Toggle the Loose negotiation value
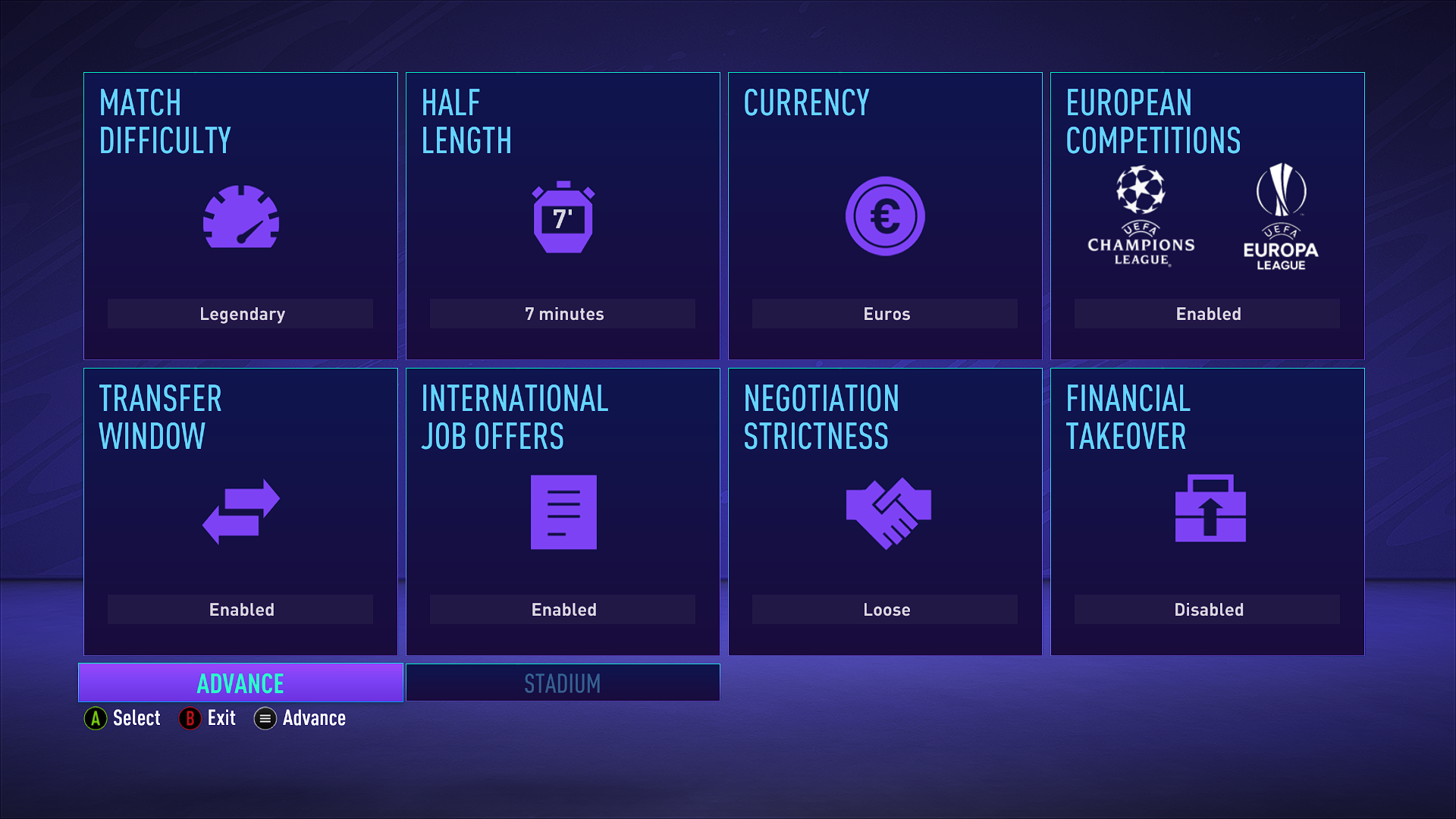Screen dimensions: 1456x819 [x=885, y=610]
